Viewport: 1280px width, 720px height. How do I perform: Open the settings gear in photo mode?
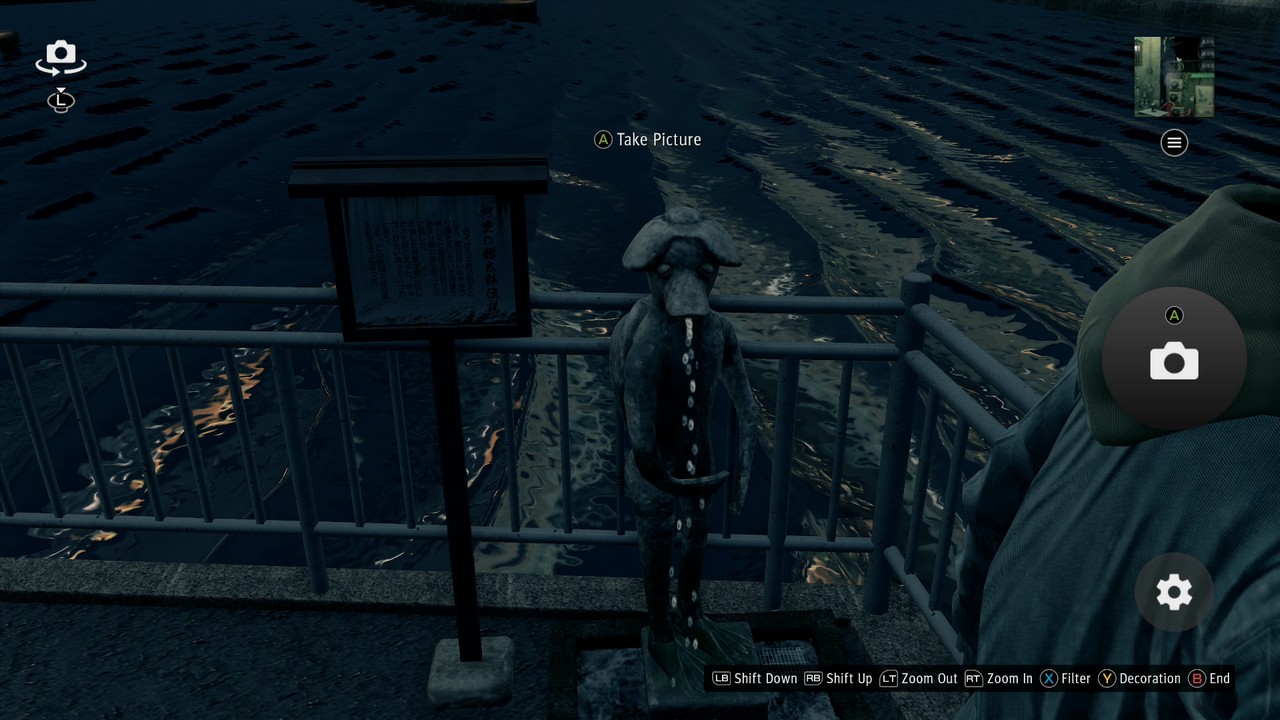pos(1172,592)
